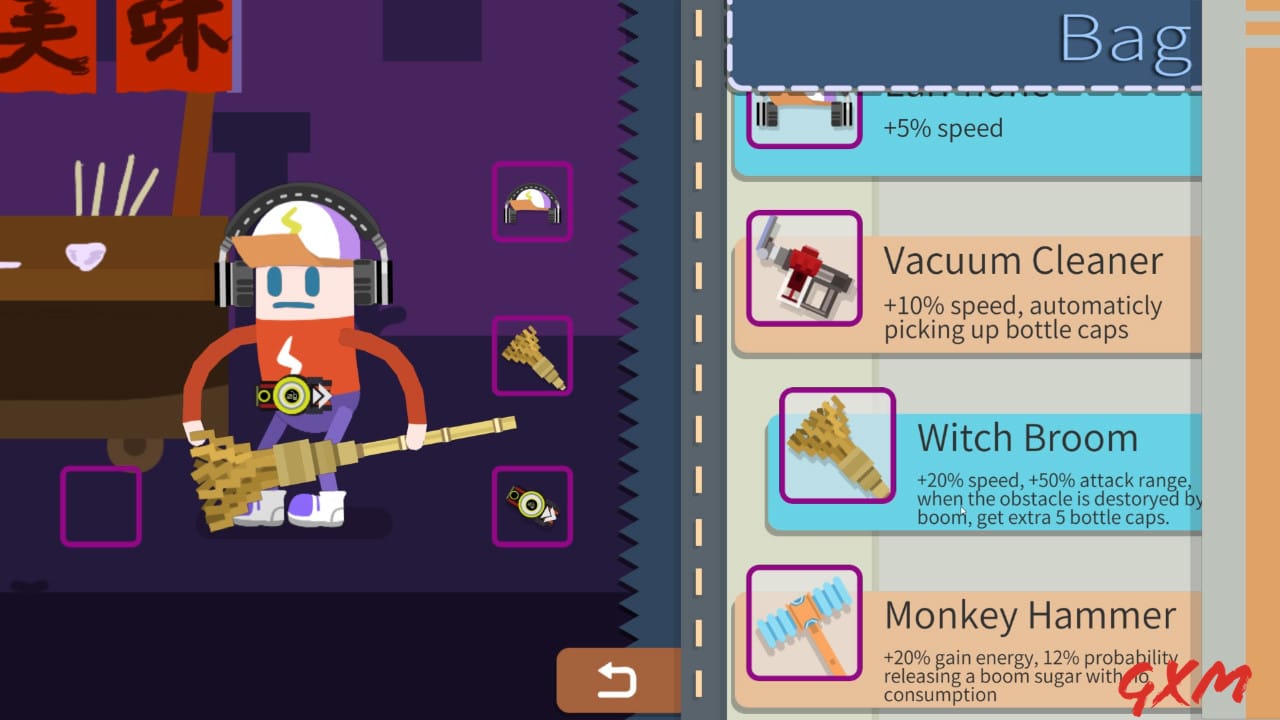Click the empty equipment slot below the character
This screenshot has width=1280, height=720.
(x=100, y=505)
